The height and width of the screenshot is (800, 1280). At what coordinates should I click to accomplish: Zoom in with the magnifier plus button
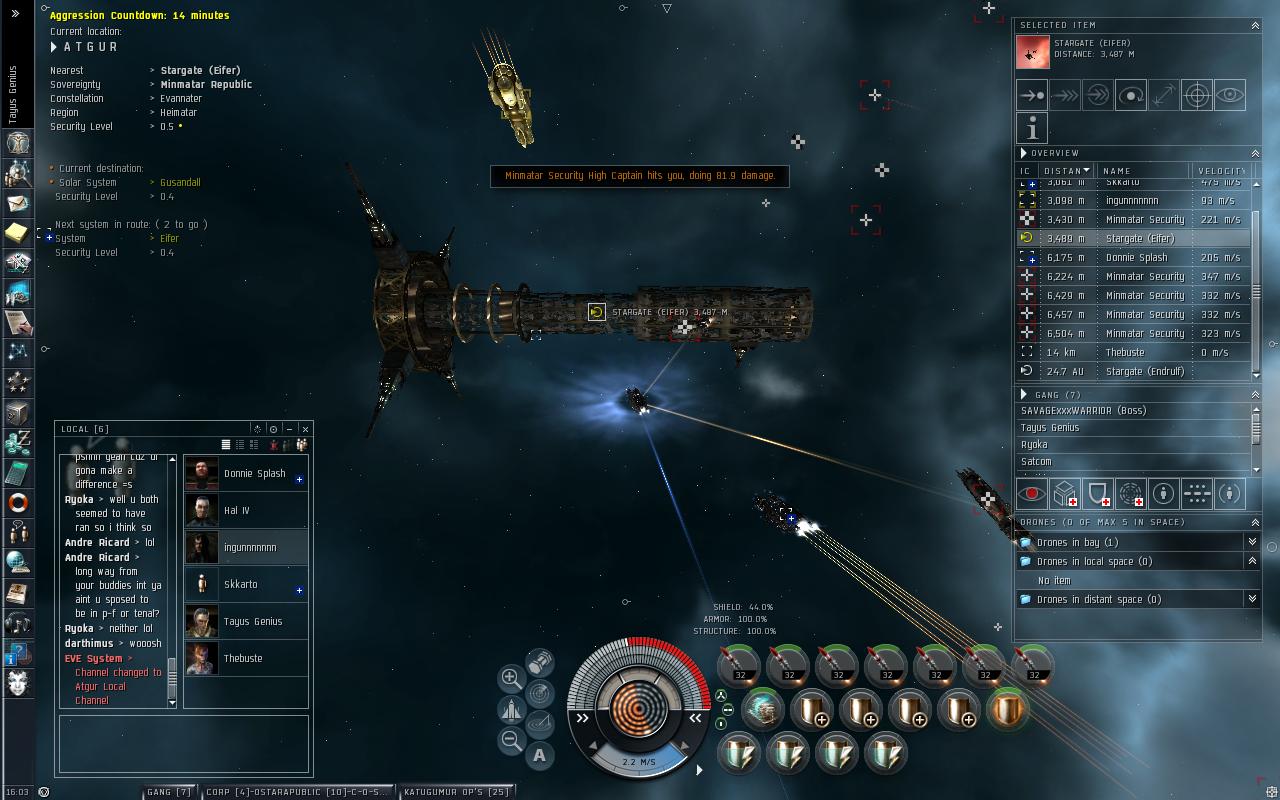click(510, 678)
